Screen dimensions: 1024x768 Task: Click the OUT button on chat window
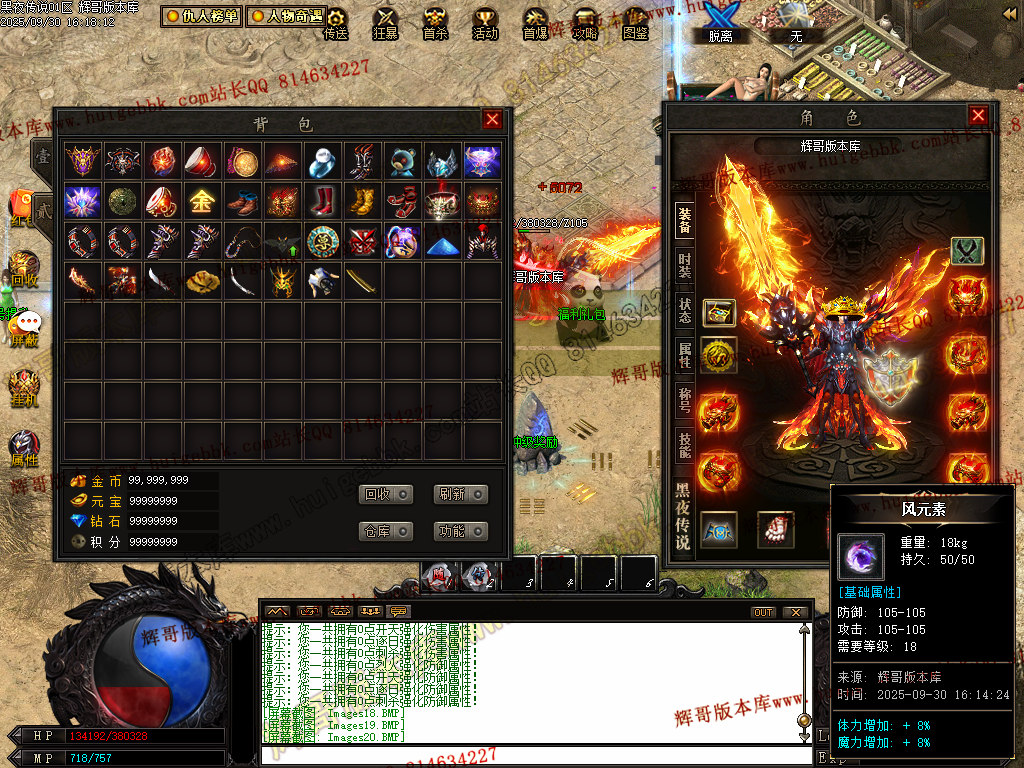[x=763, y=612]
